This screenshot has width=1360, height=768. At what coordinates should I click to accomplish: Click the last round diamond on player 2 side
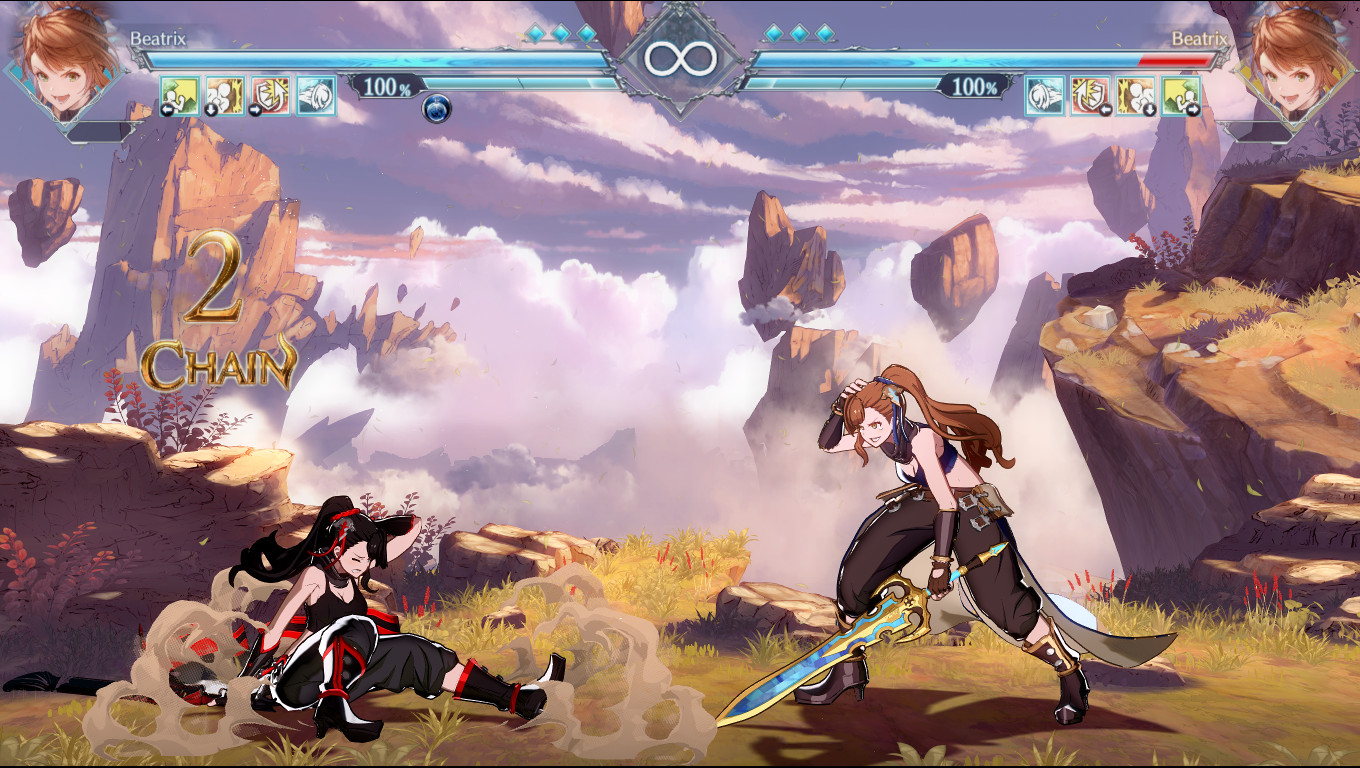[x=824, y=31]
